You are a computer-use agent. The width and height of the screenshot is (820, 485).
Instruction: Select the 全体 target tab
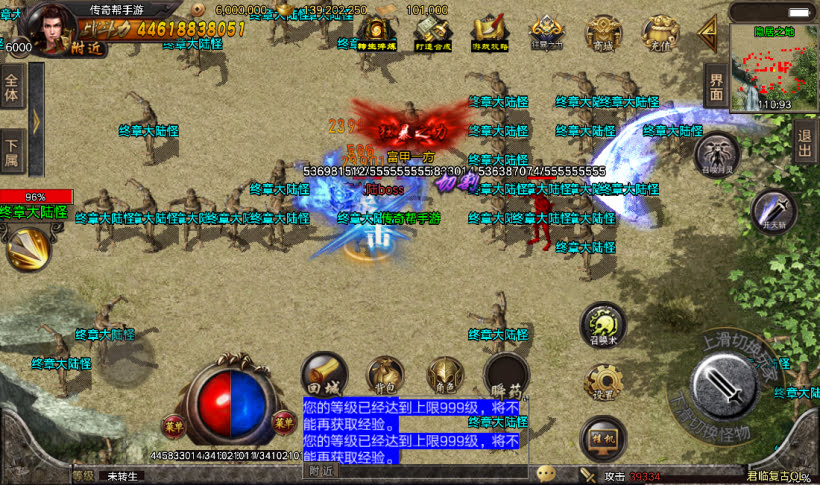point(12,88)
